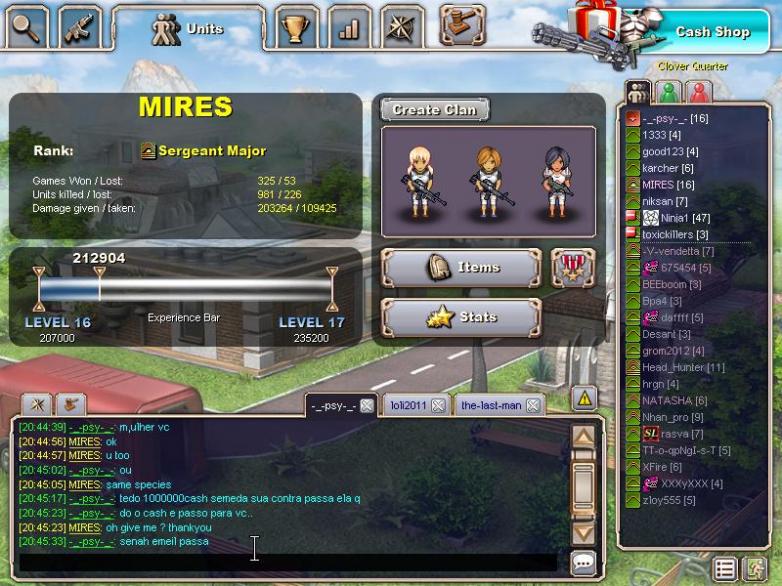The height and width of the screenshot is (586, 782).
Task: Open the Cash Shop
Action: point(711,31)
